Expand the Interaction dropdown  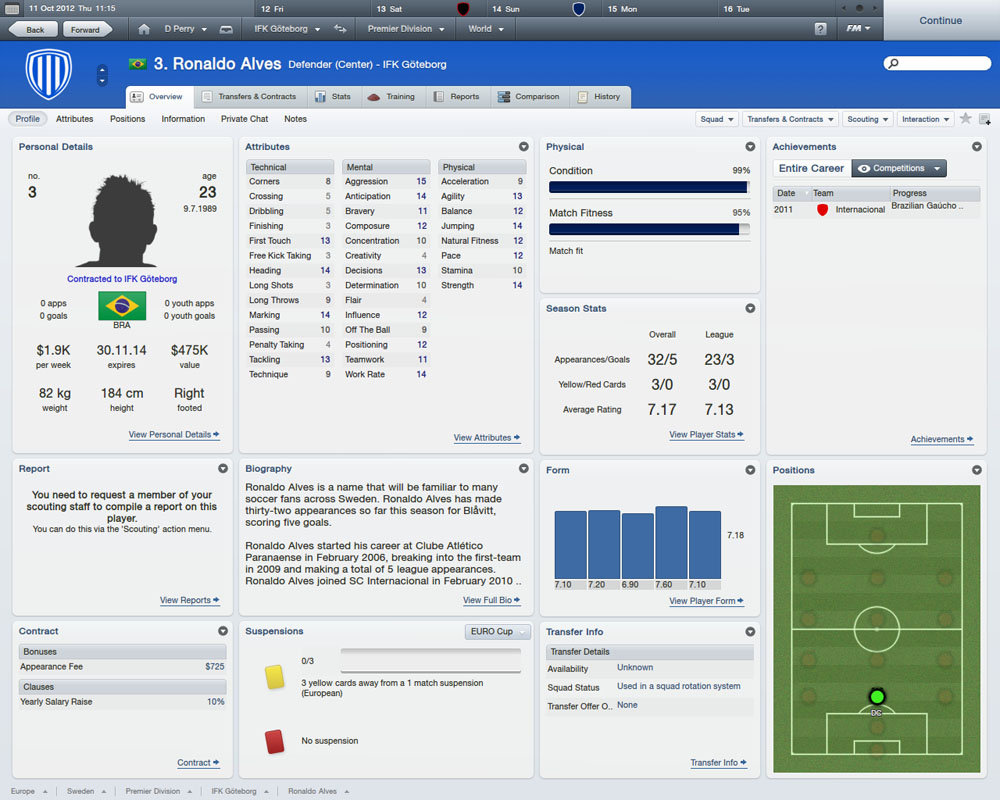click(925, 119)
